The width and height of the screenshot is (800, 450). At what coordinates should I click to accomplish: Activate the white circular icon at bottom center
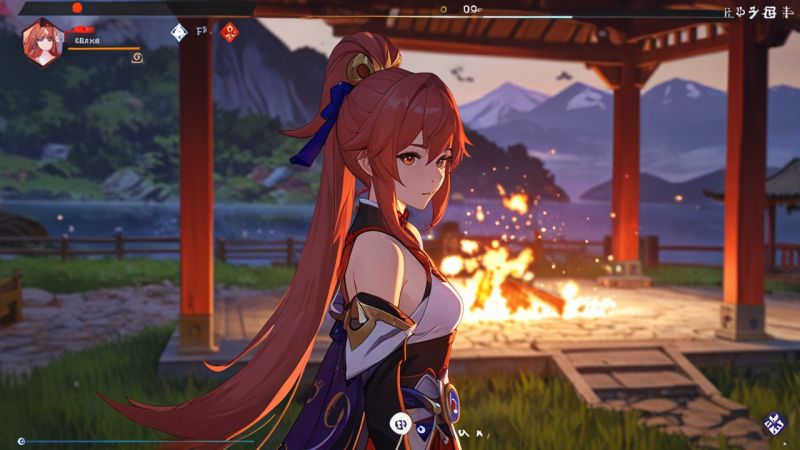click(x=401, y=424)
